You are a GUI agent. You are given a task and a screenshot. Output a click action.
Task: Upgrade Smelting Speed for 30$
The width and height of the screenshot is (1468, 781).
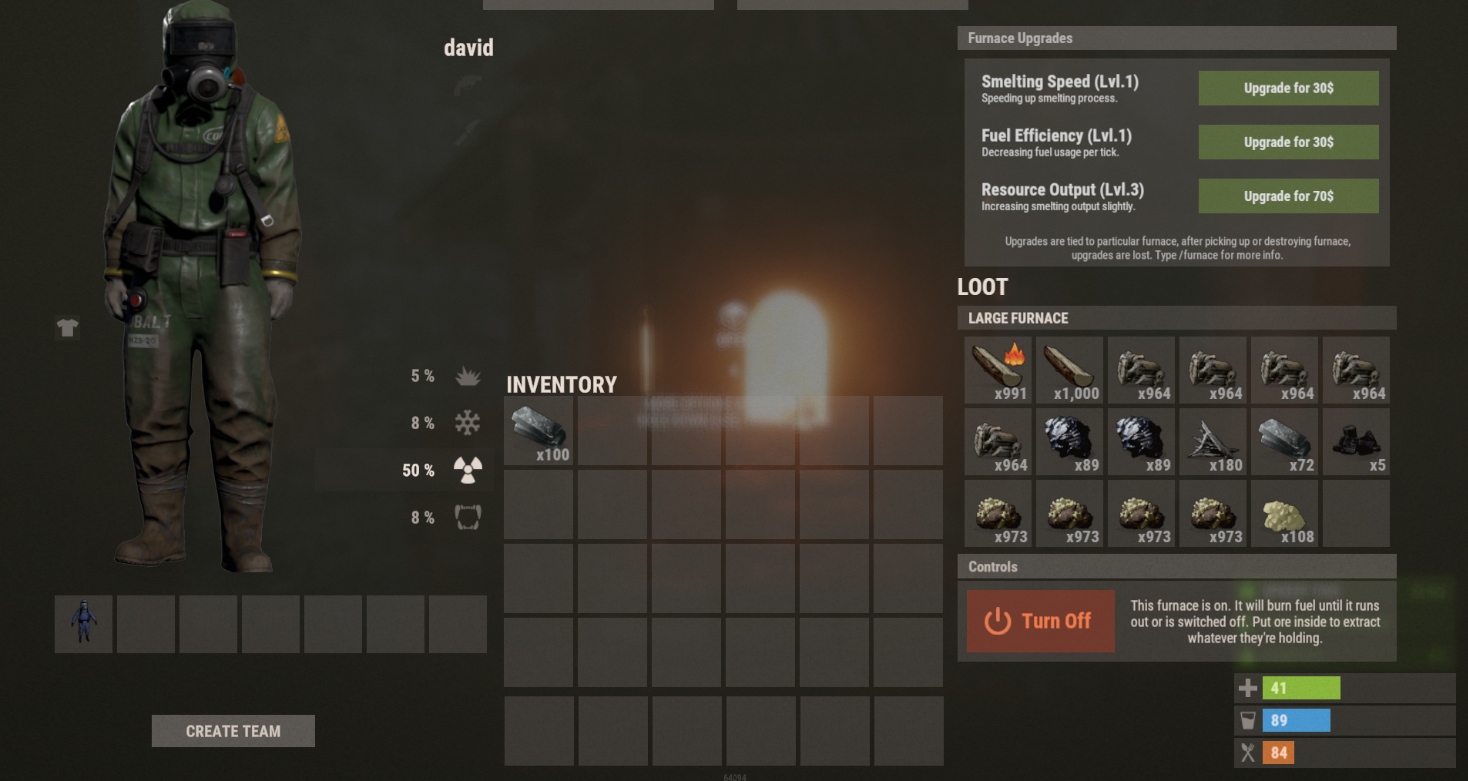[x=1288, y=88]
